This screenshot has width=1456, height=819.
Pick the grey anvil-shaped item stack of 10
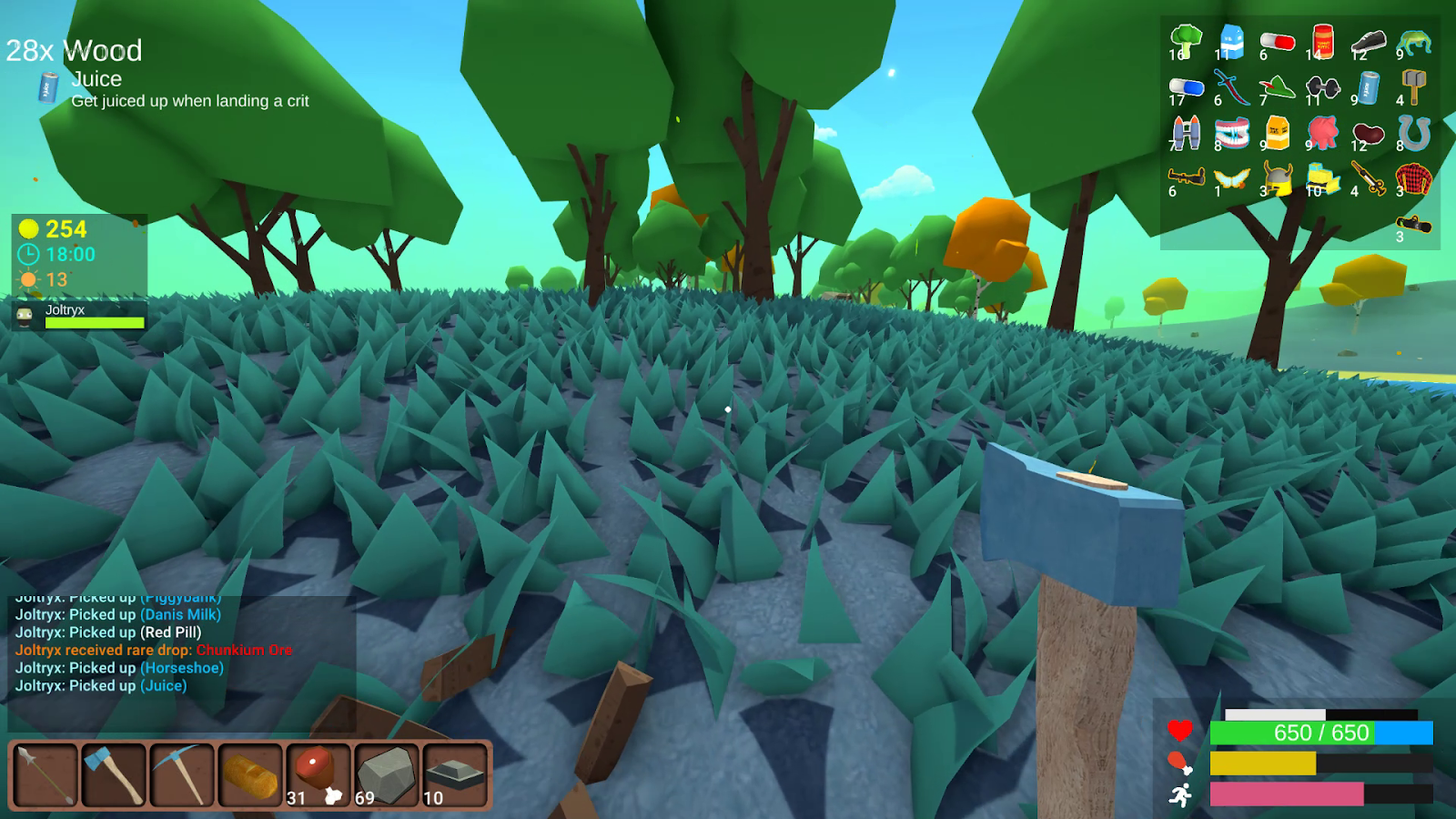pos(455,774)
